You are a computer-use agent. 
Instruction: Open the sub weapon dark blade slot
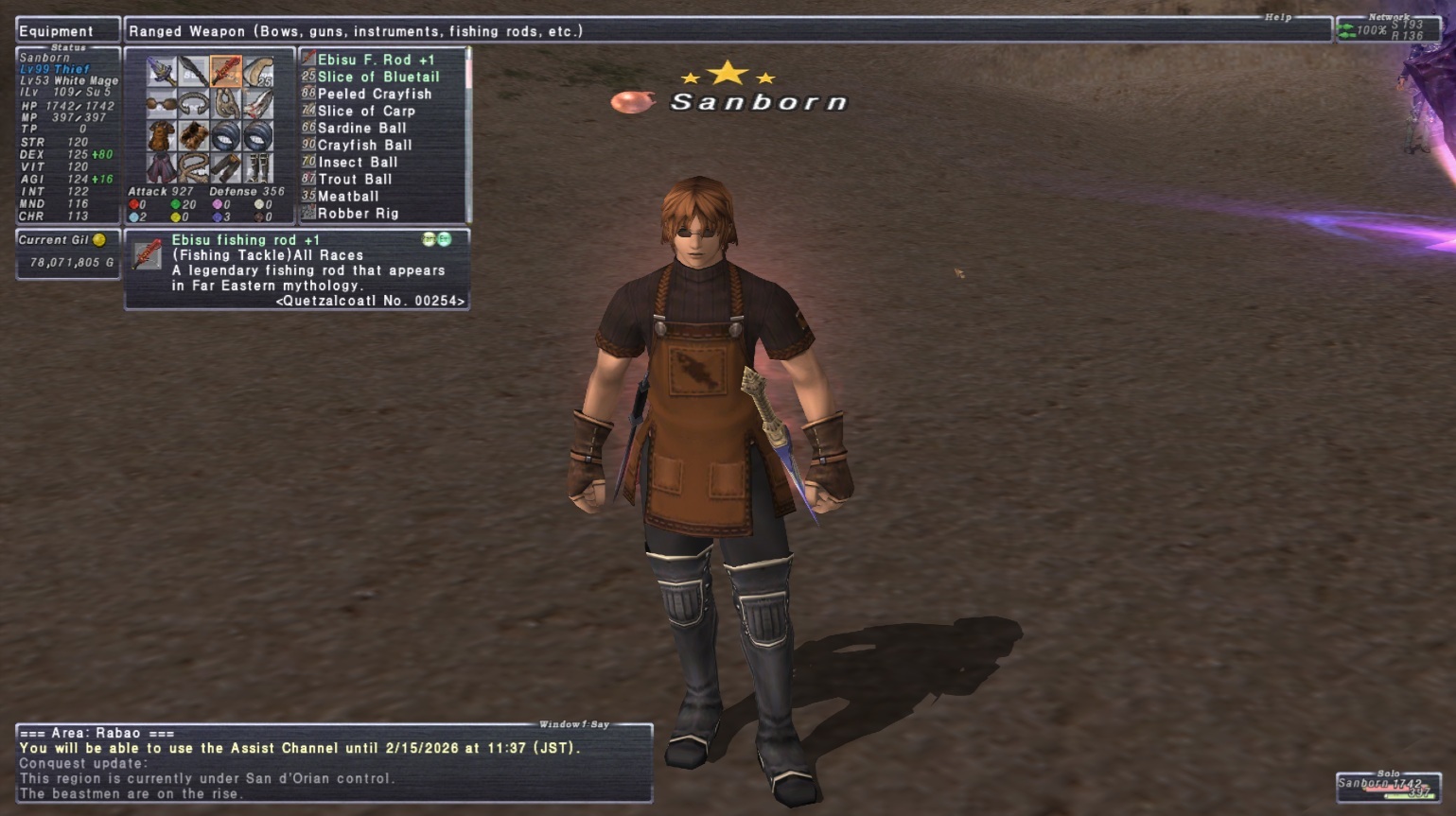pyautogui.click(x=194, y=72)
